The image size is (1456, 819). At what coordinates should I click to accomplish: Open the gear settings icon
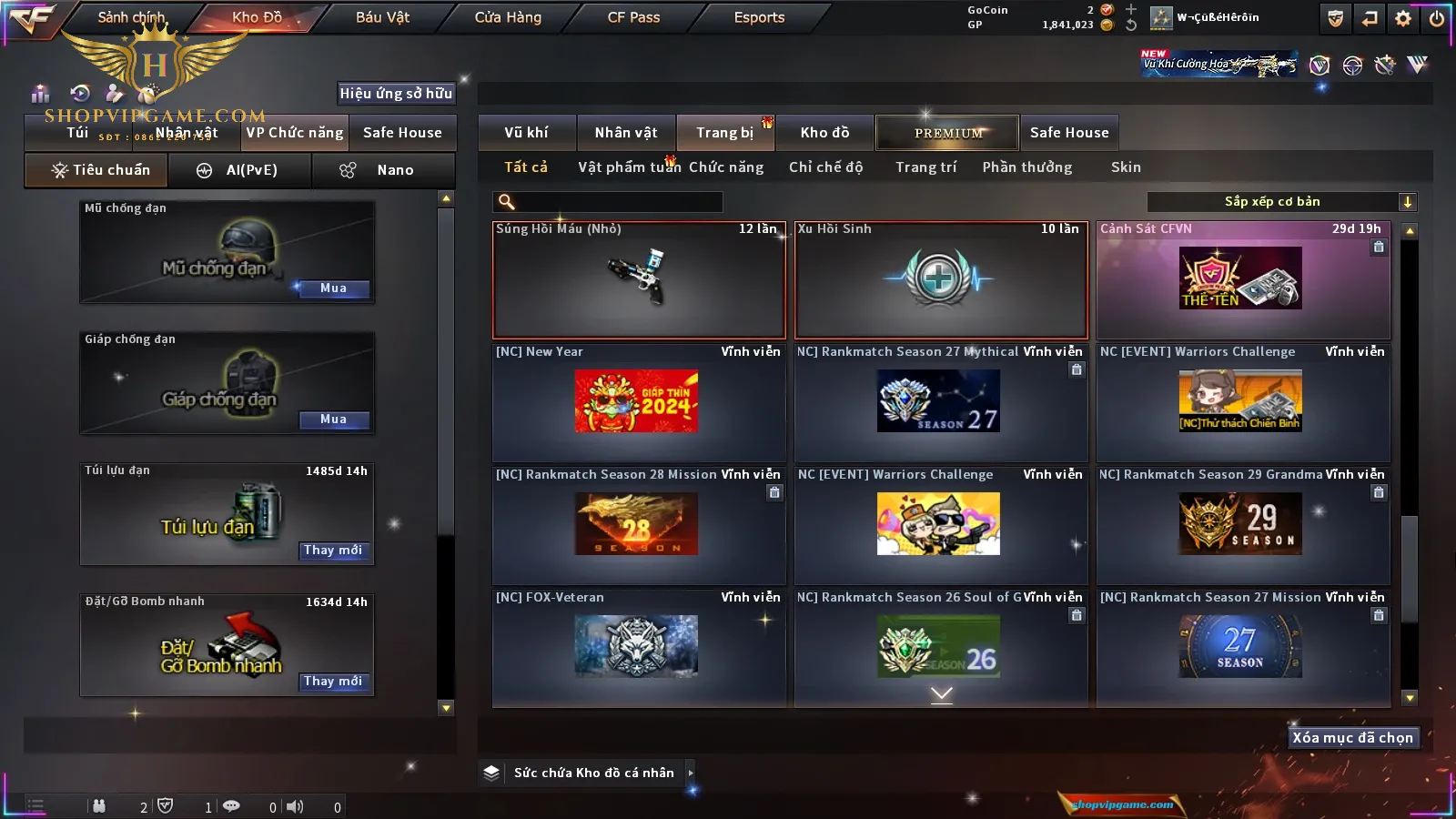tap(1403, 18)
